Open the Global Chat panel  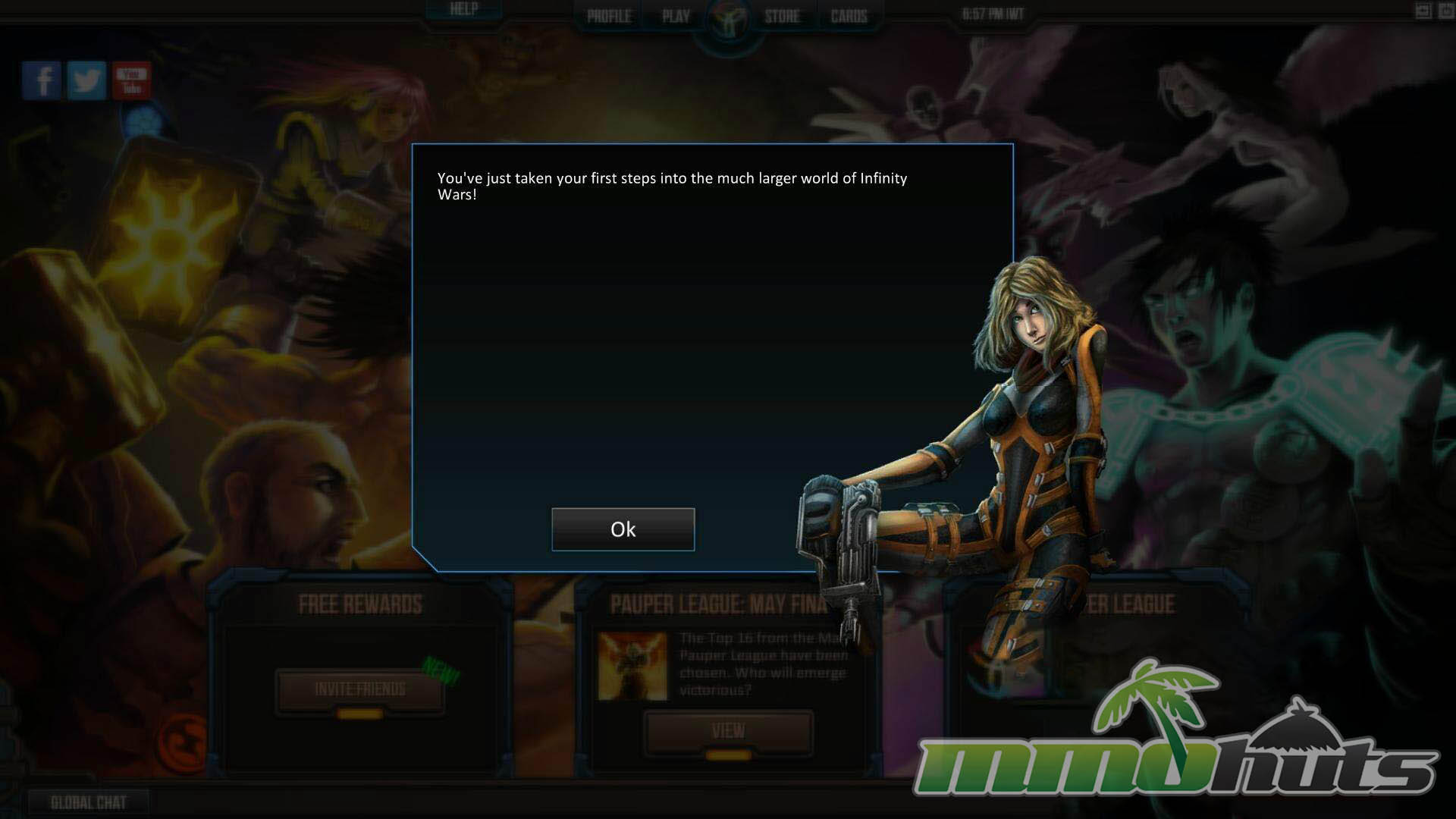pos(89,802)
